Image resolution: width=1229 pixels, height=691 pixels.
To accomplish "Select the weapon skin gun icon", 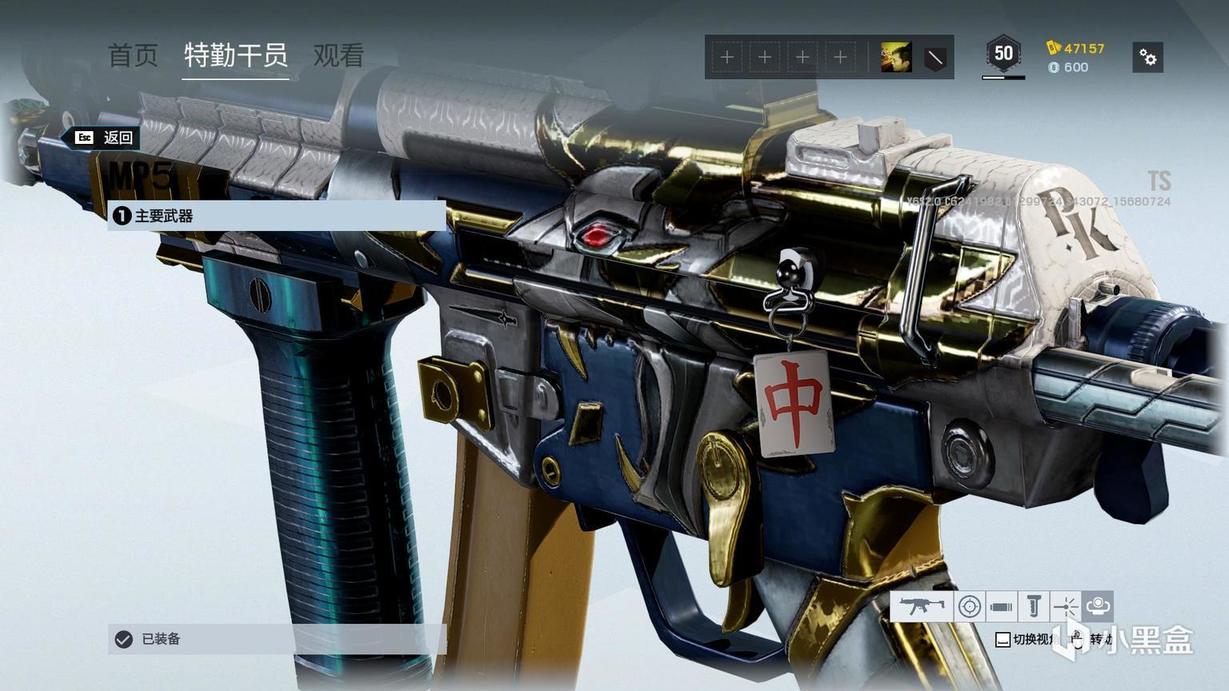I will point(921,606).
